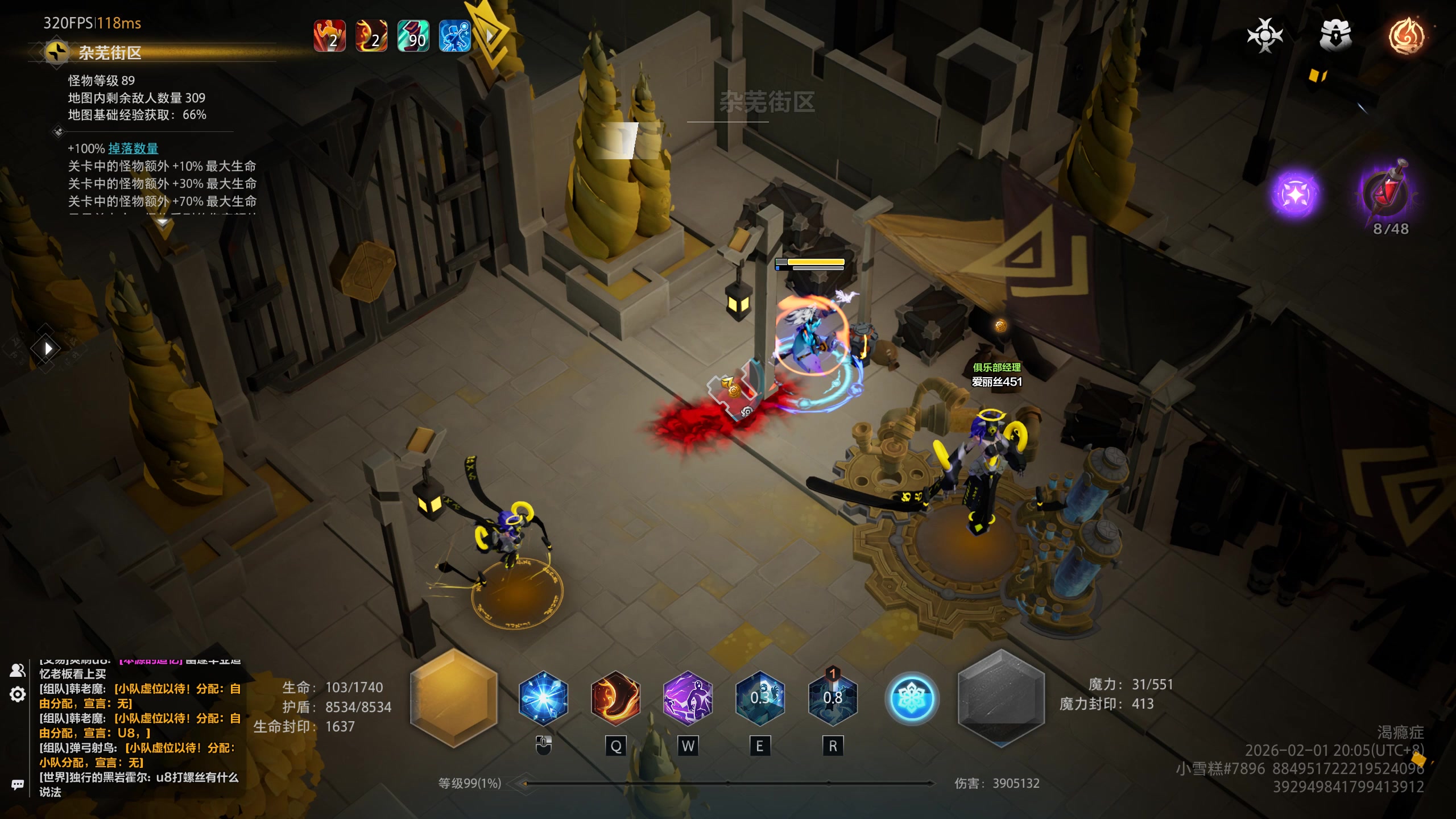Image resolution: width=1456 pixels, height=819 pixels.
Task: Open the 掉落数量 link in map modifiers
Action: tap(133, 148)
